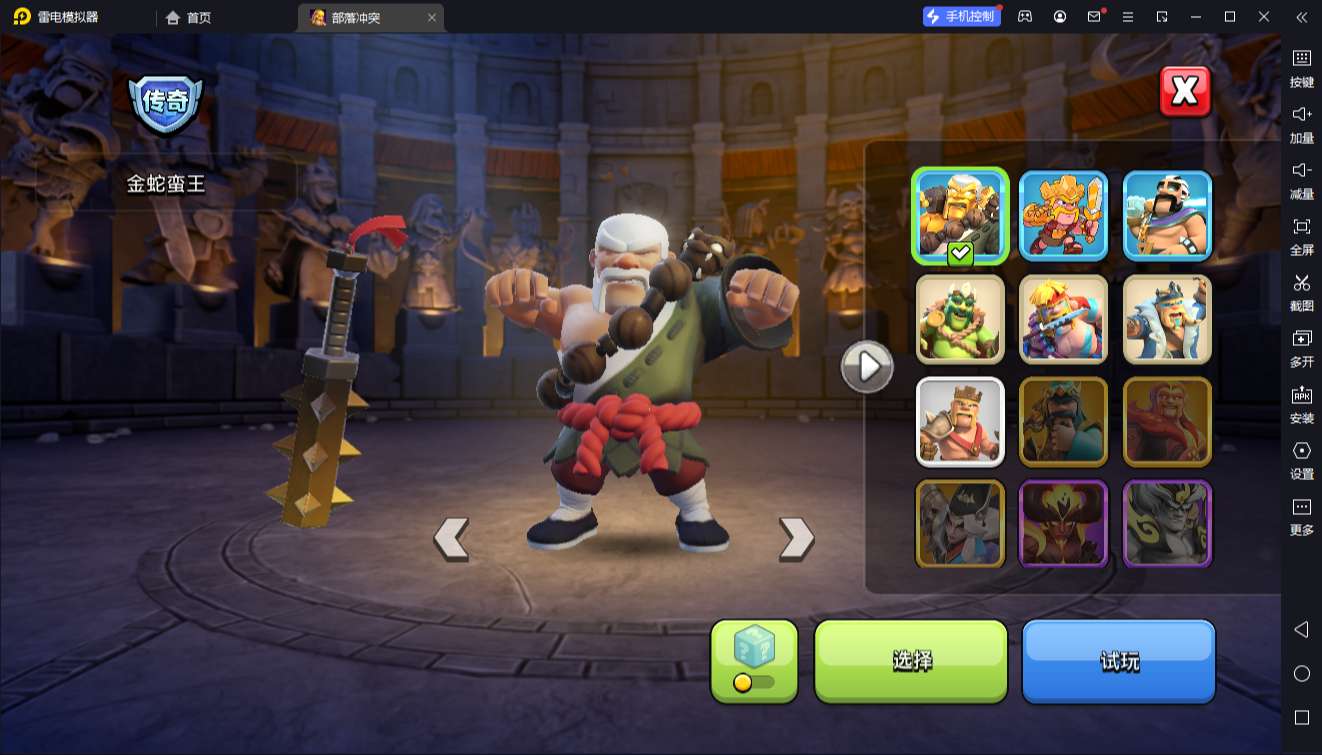Select the green goblin king skin
The width and height of the screenshot is (1322, 755).
[x=960, y=319]
